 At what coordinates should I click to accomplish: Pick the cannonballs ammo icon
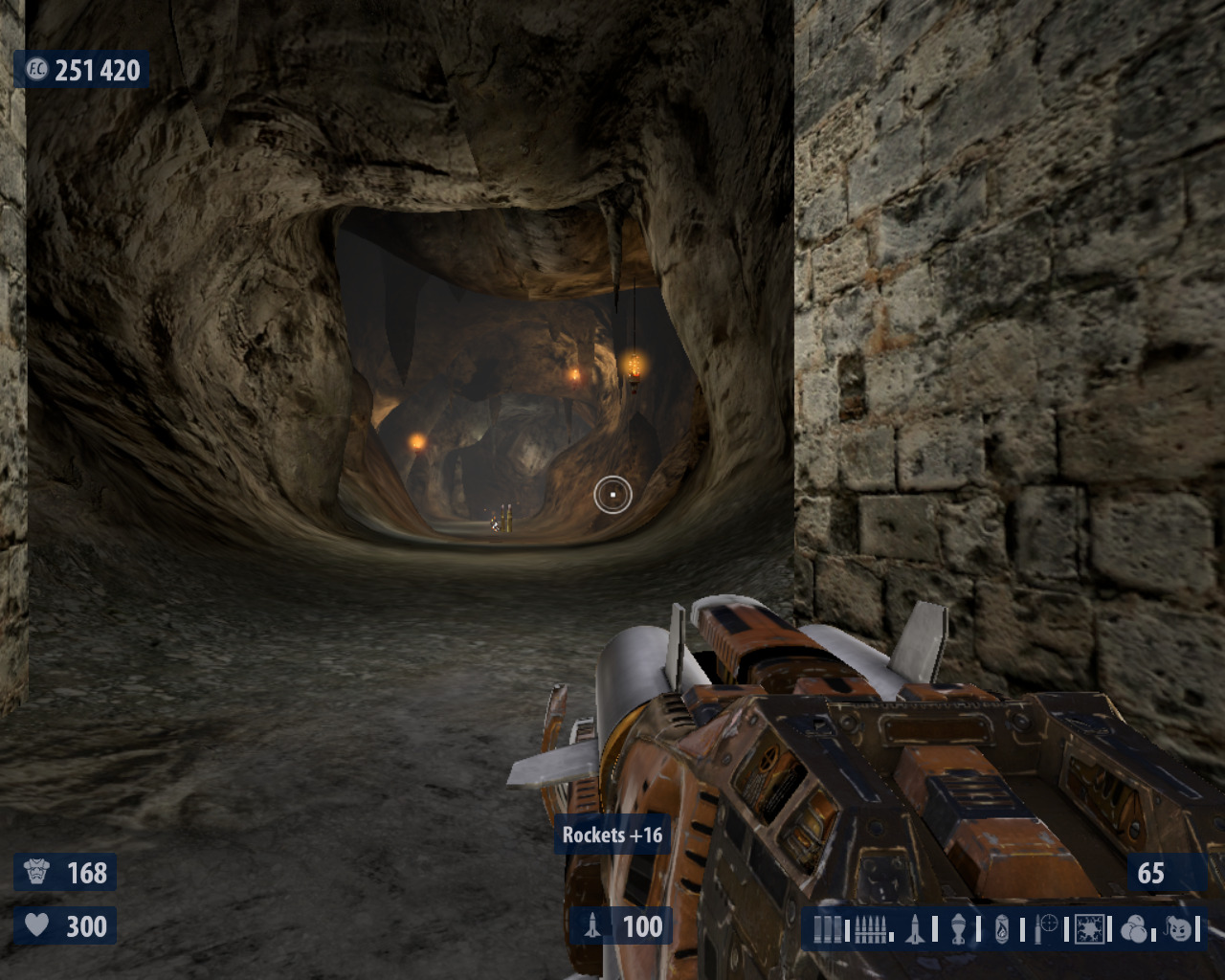pyautogui.click(x=1136, y=928)
